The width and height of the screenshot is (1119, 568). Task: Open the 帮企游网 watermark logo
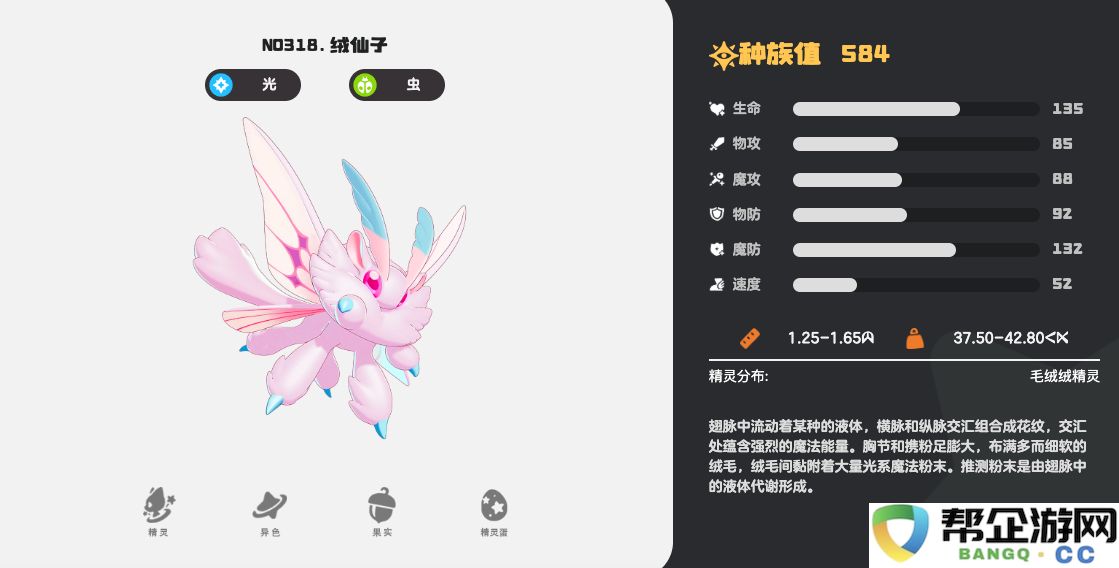[993, 534]
